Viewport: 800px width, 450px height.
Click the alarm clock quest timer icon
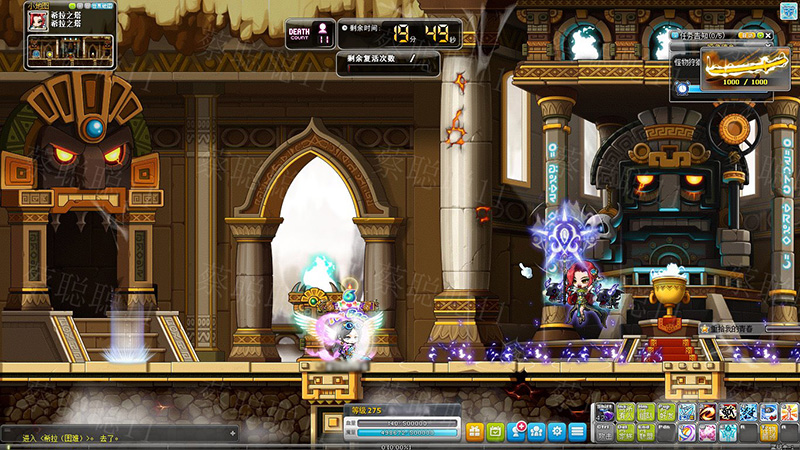coord(681,88)
